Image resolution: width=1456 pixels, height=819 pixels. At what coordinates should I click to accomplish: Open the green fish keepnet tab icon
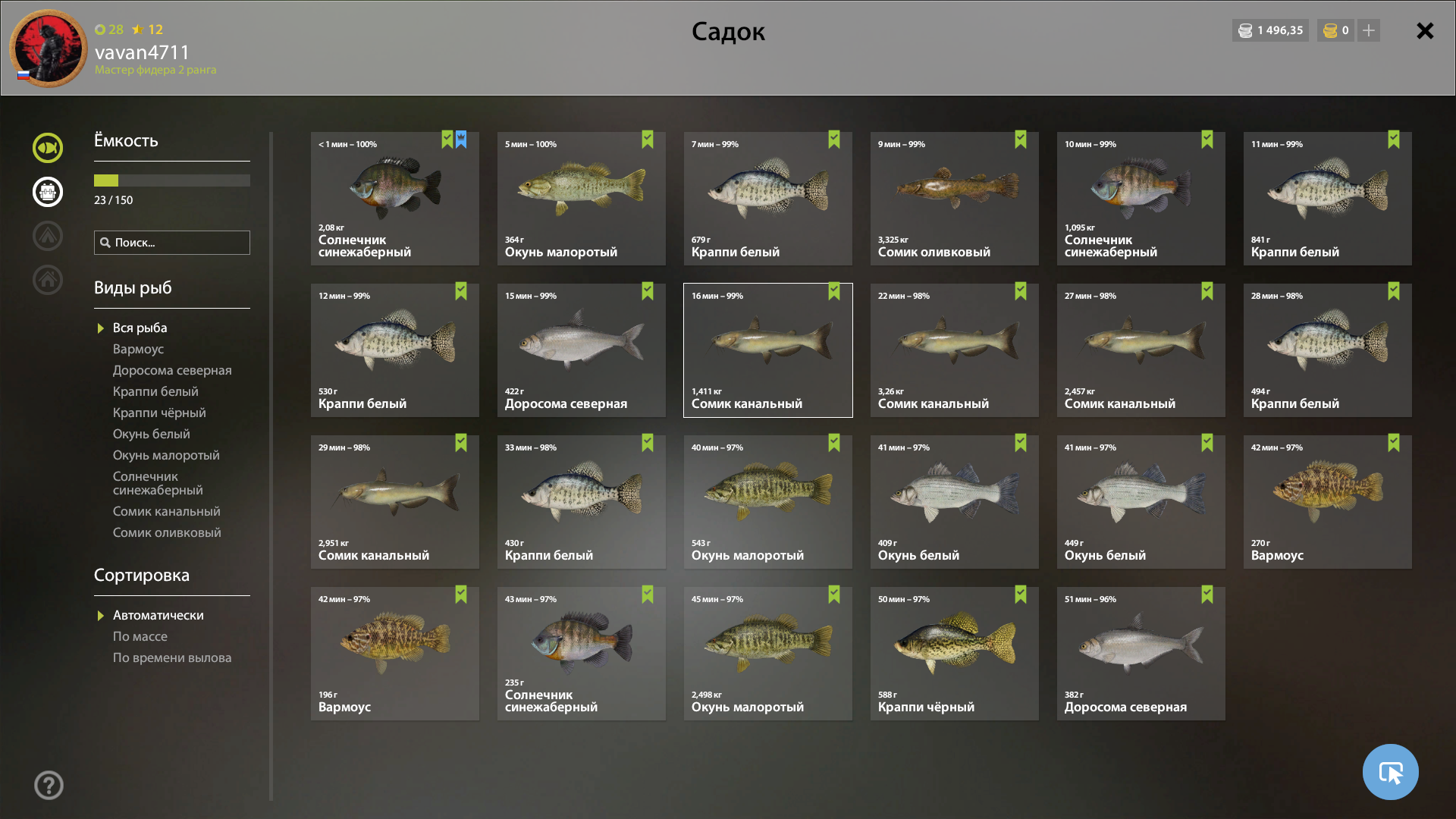tap(48, 148)
